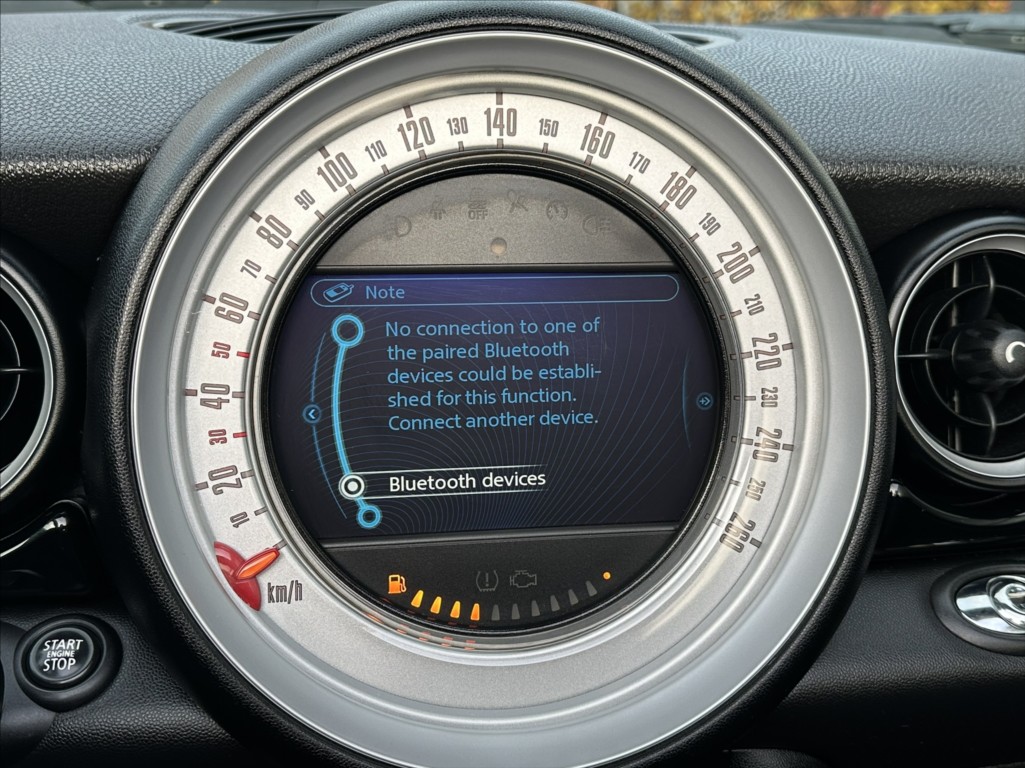Select the Bluetooth devices menu entry
The height and width of the screenshot is (768, 1025).
[466, 482]
